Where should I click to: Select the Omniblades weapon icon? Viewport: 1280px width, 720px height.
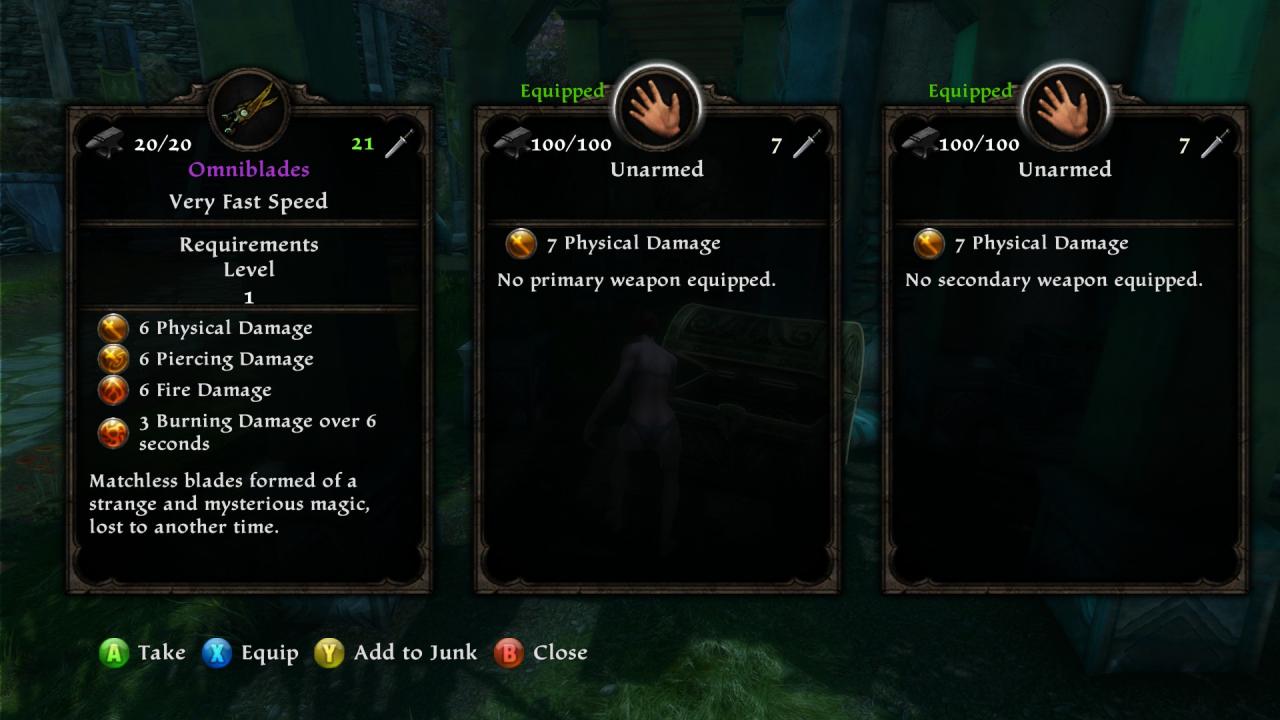point(249,108)
